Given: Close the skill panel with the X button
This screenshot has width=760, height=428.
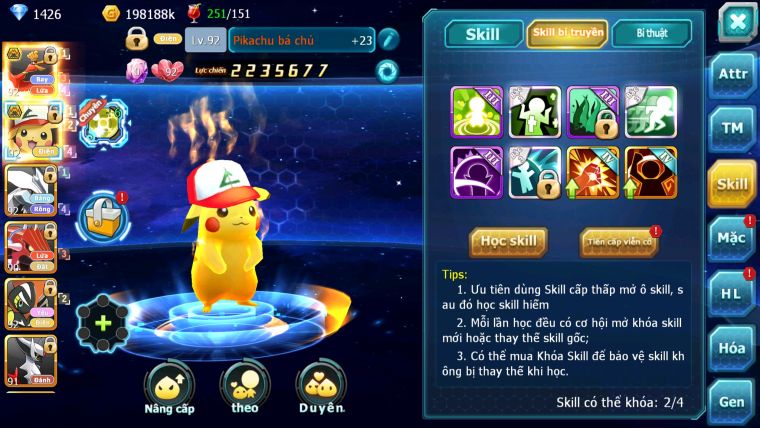Looking at the screenshot, I should (736, 21).
